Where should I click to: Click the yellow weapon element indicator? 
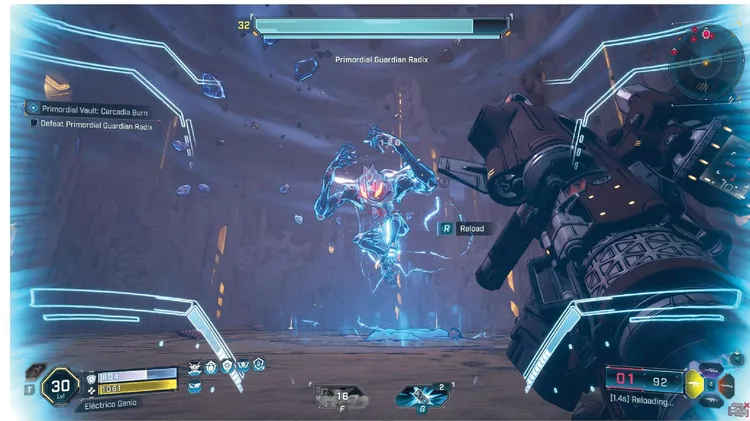point(693,381)
